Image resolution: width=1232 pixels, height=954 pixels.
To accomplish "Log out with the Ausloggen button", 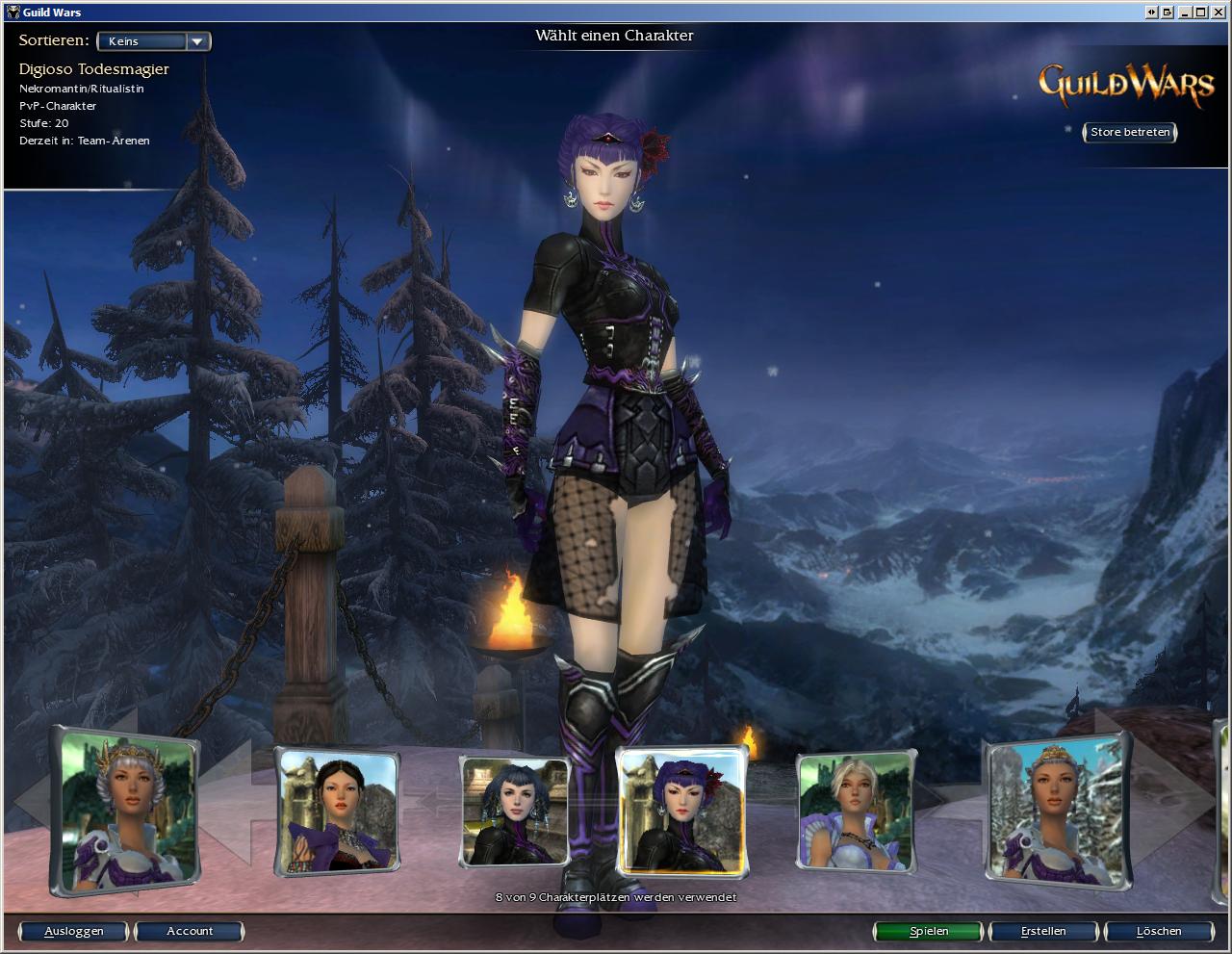I will [74, 931].
